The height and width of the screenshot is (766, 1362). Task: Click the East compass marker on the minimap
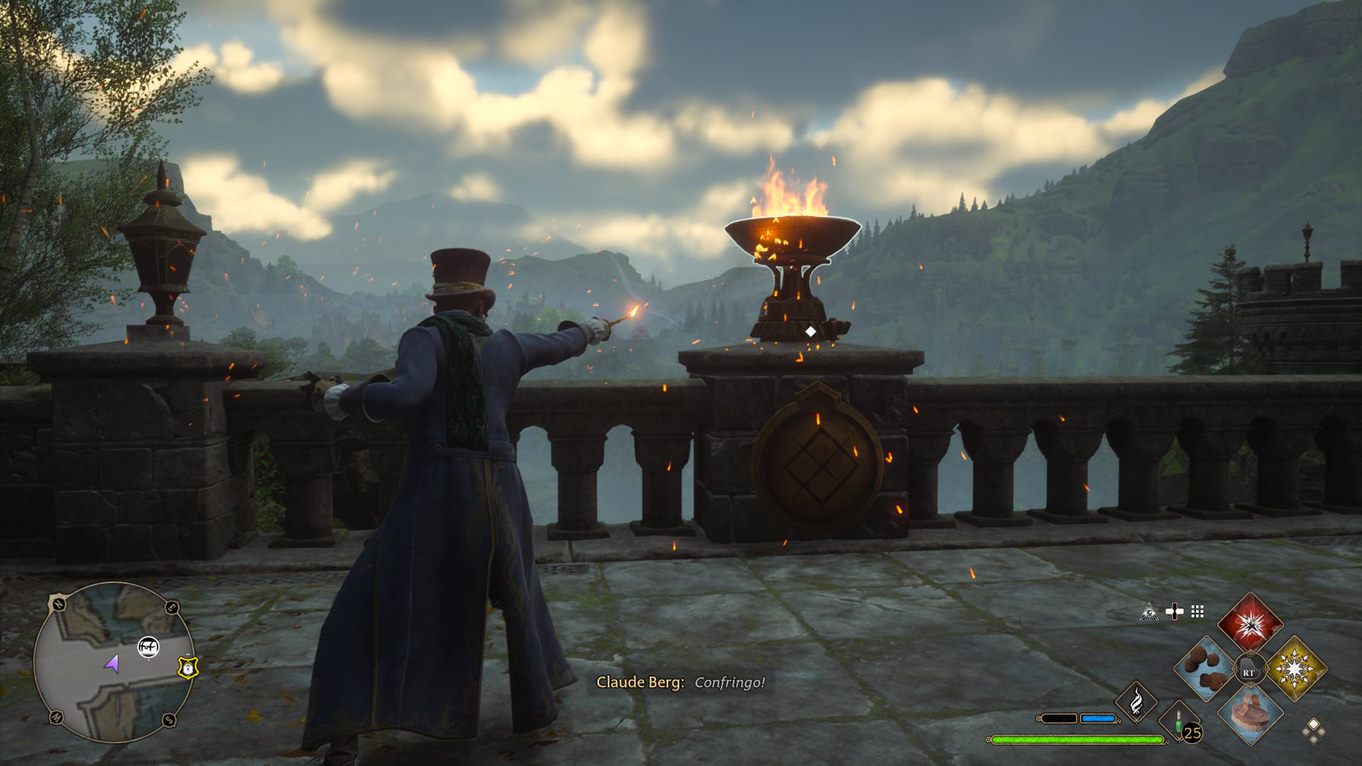[171, 607]
